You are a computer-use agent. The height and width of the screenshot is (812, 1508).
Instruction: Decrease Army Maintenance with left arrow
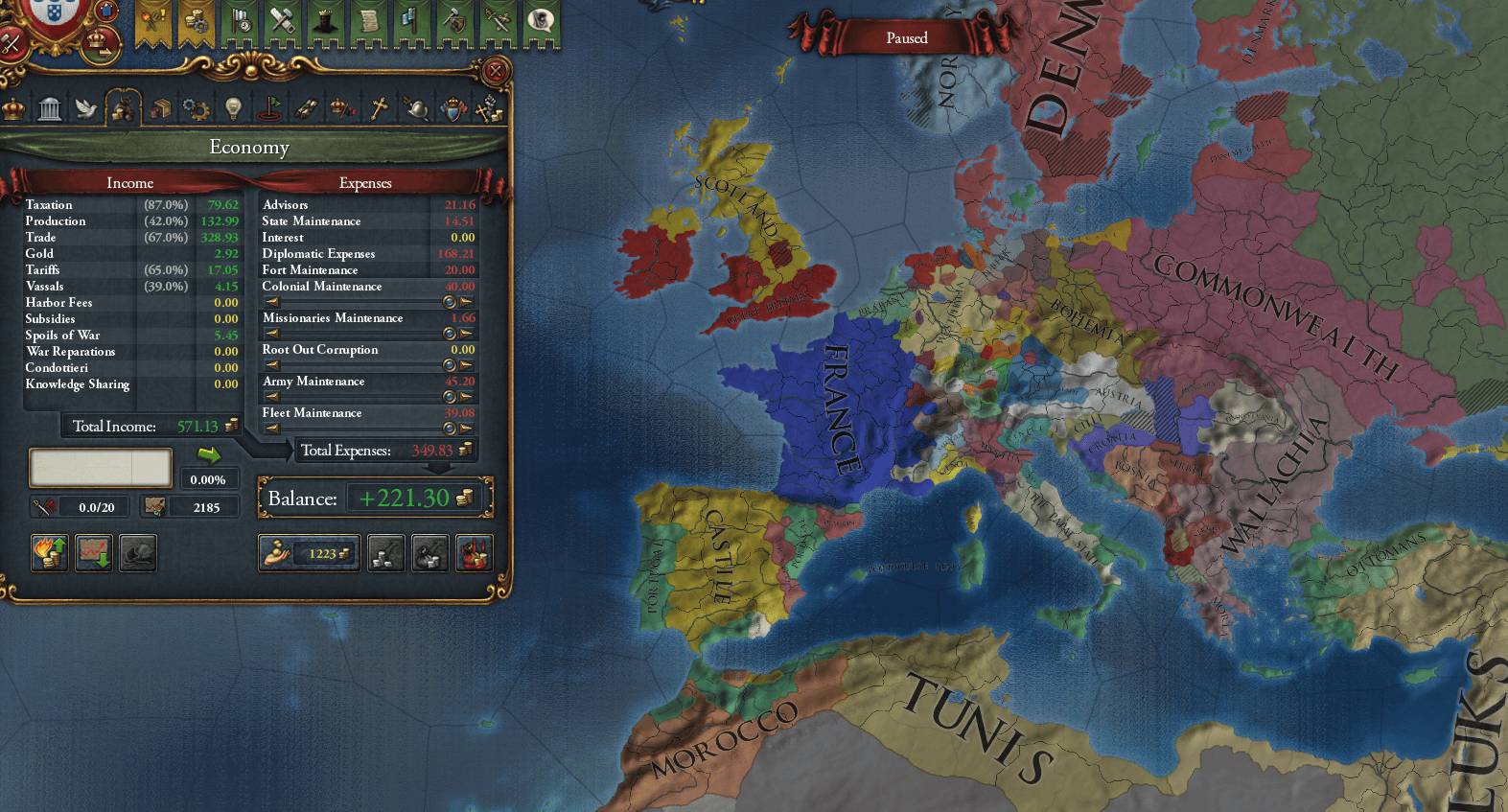[272, 397]
